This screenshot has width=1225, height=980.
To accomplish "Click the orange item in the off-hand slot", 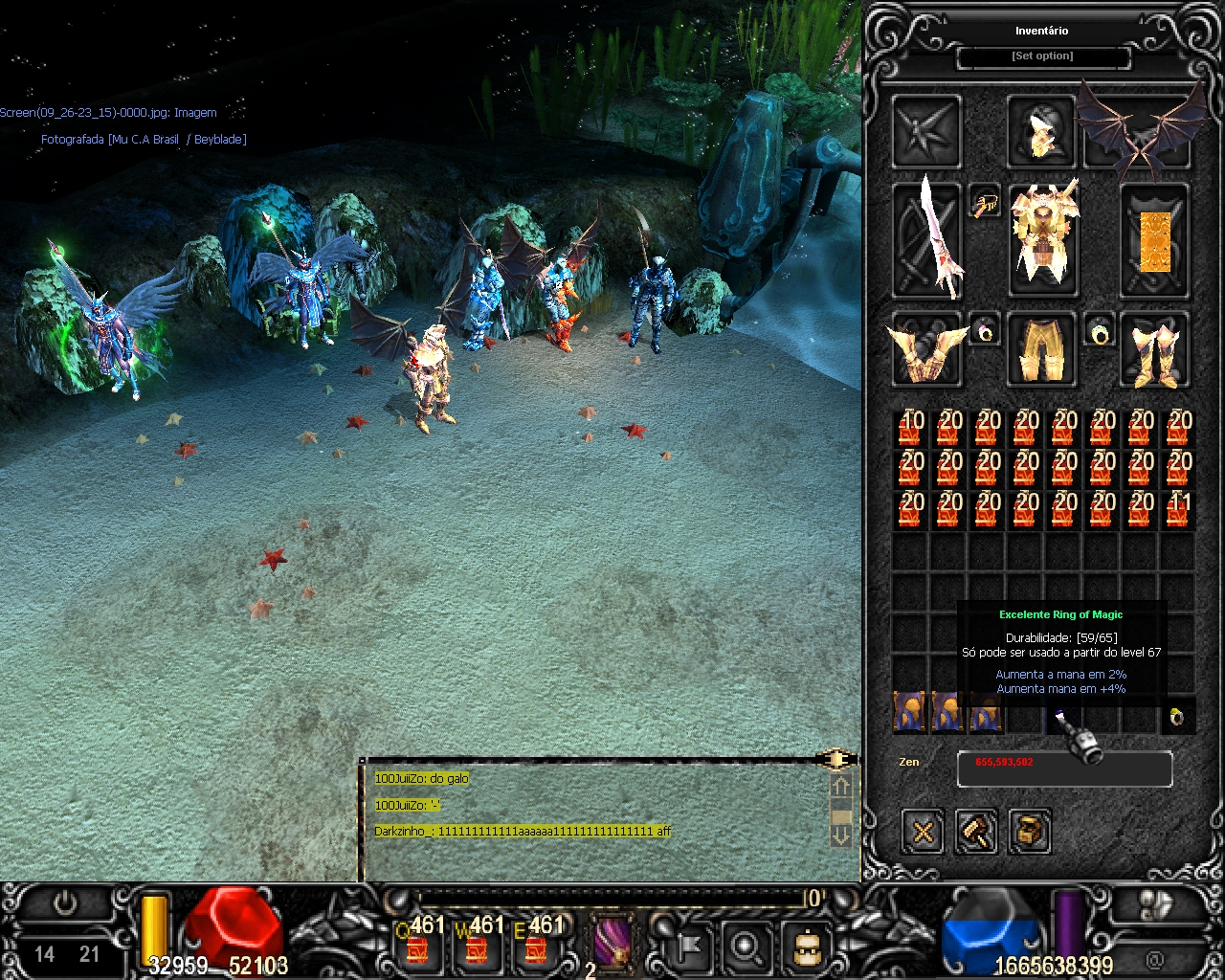I will 1155,241.
